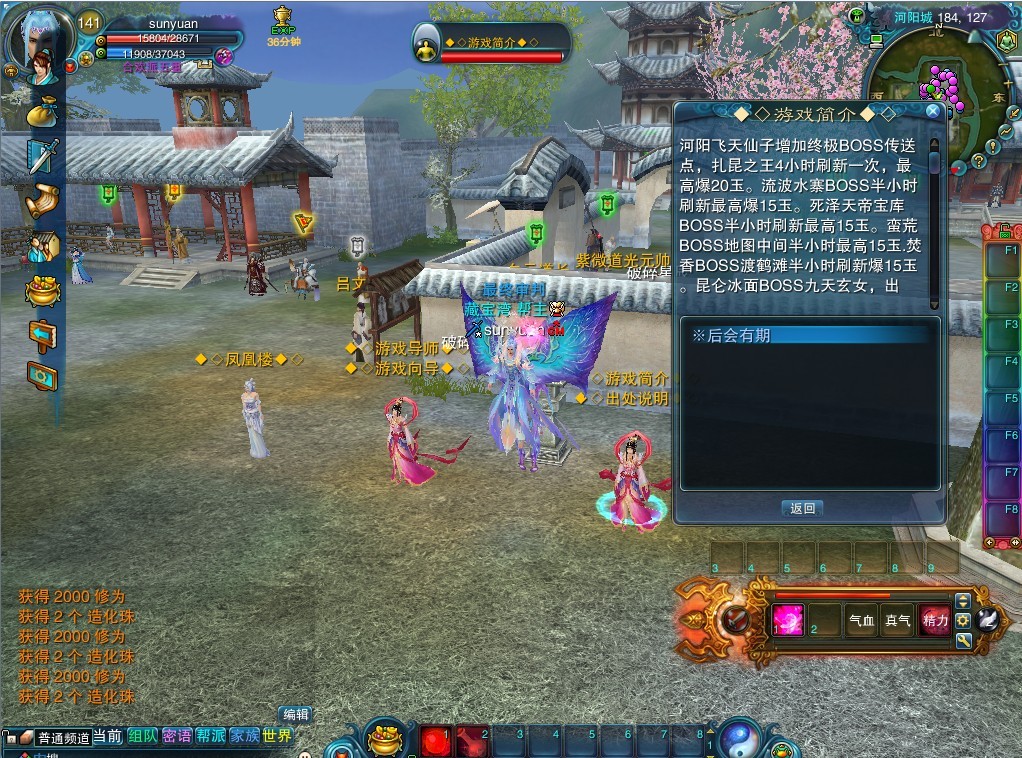This screenshot has width=1022, height=758.
Task: Click the wrench button on skill bar
Action: pos(963,640)
